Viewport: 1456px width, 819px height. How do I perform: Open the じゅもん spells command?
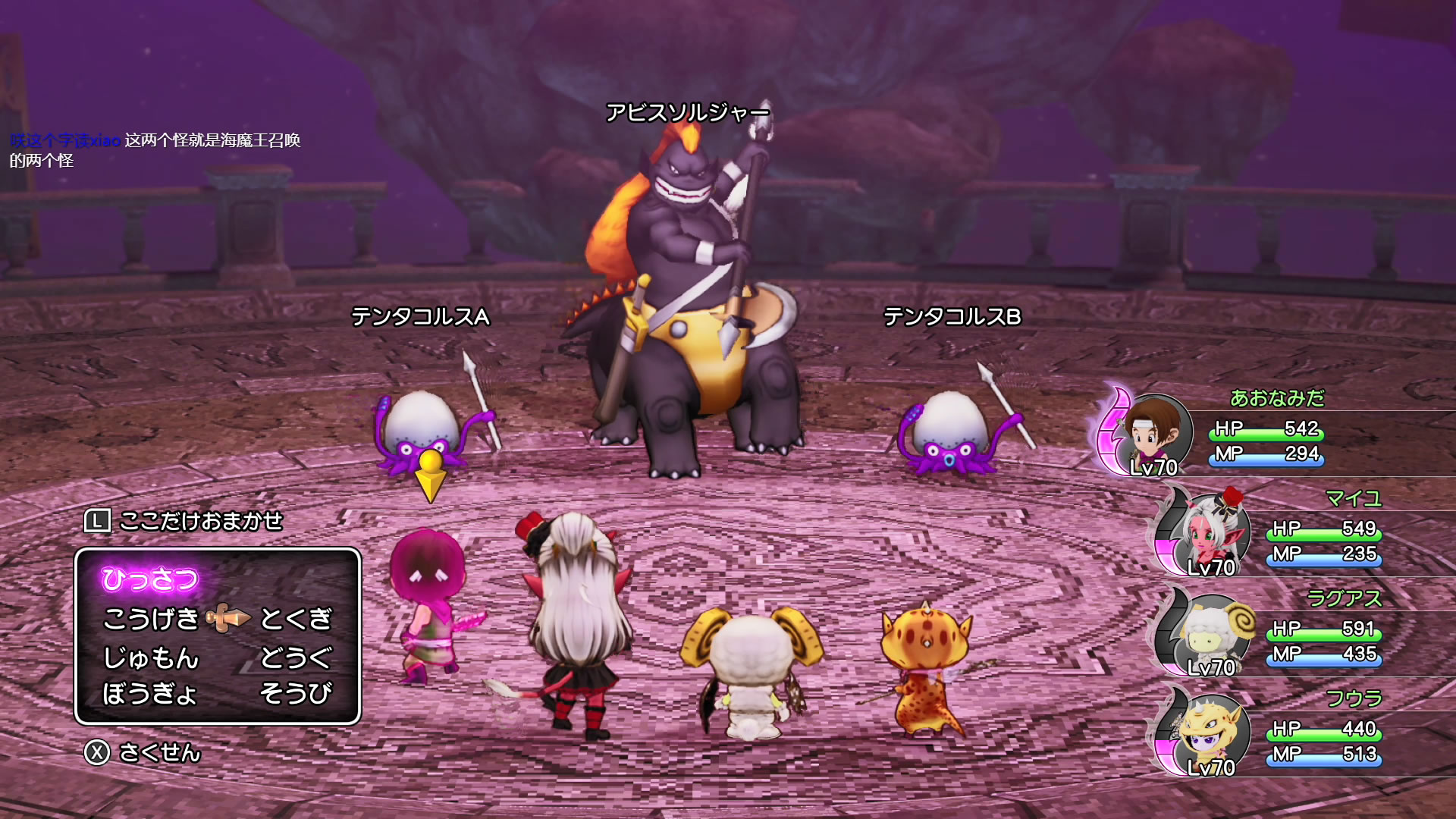[x=151, y=657]
